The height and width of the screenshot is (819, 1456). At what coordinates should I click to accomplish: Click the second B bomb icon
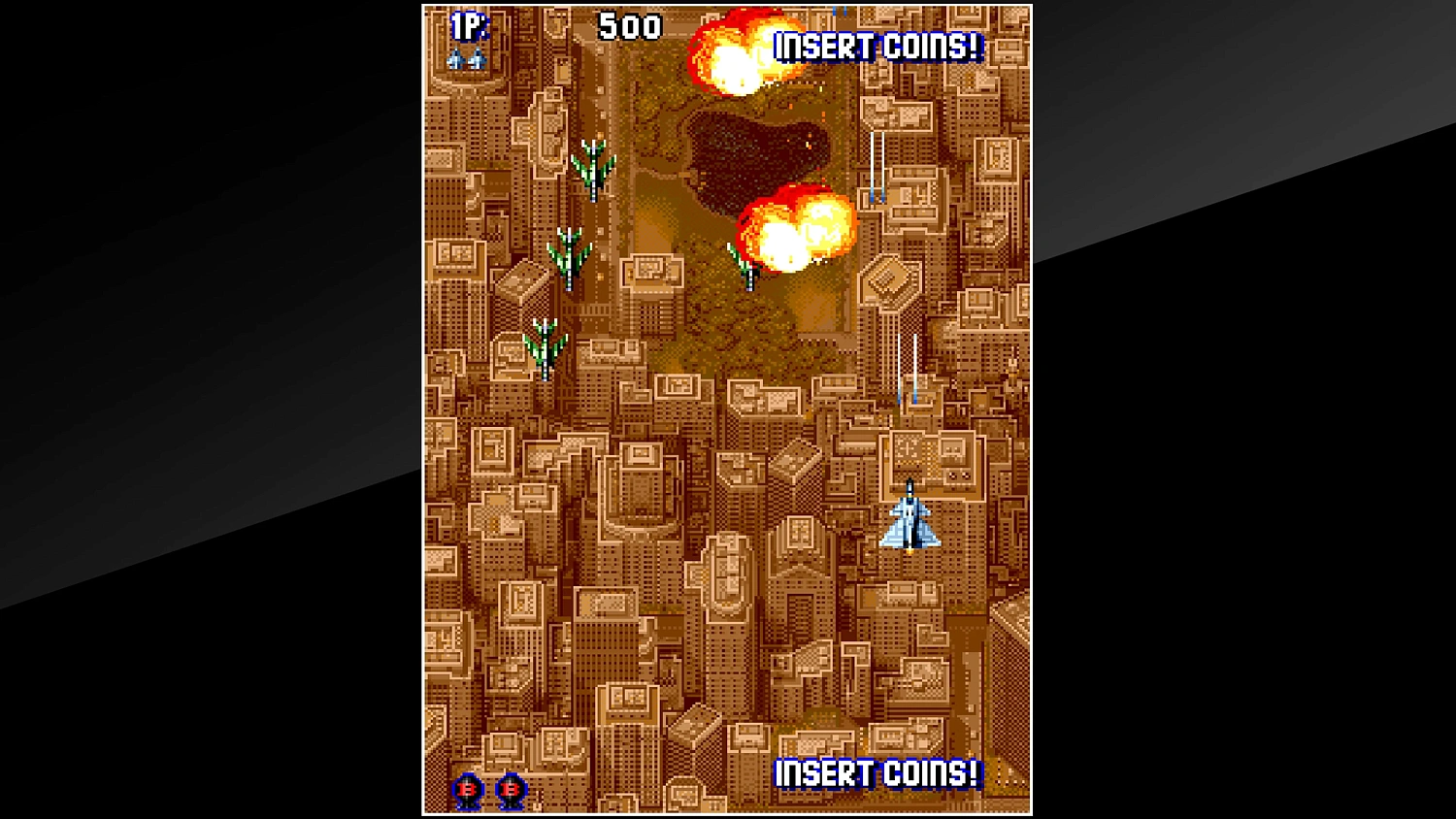point(510,789)
